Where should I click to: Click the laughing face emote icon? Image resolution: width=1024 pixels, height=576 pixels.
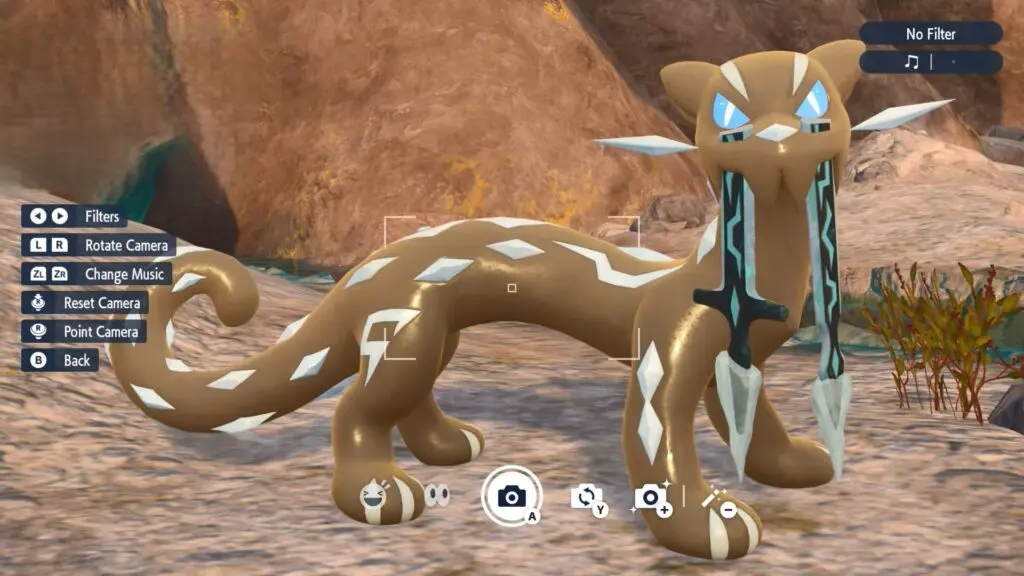(375, 495)
